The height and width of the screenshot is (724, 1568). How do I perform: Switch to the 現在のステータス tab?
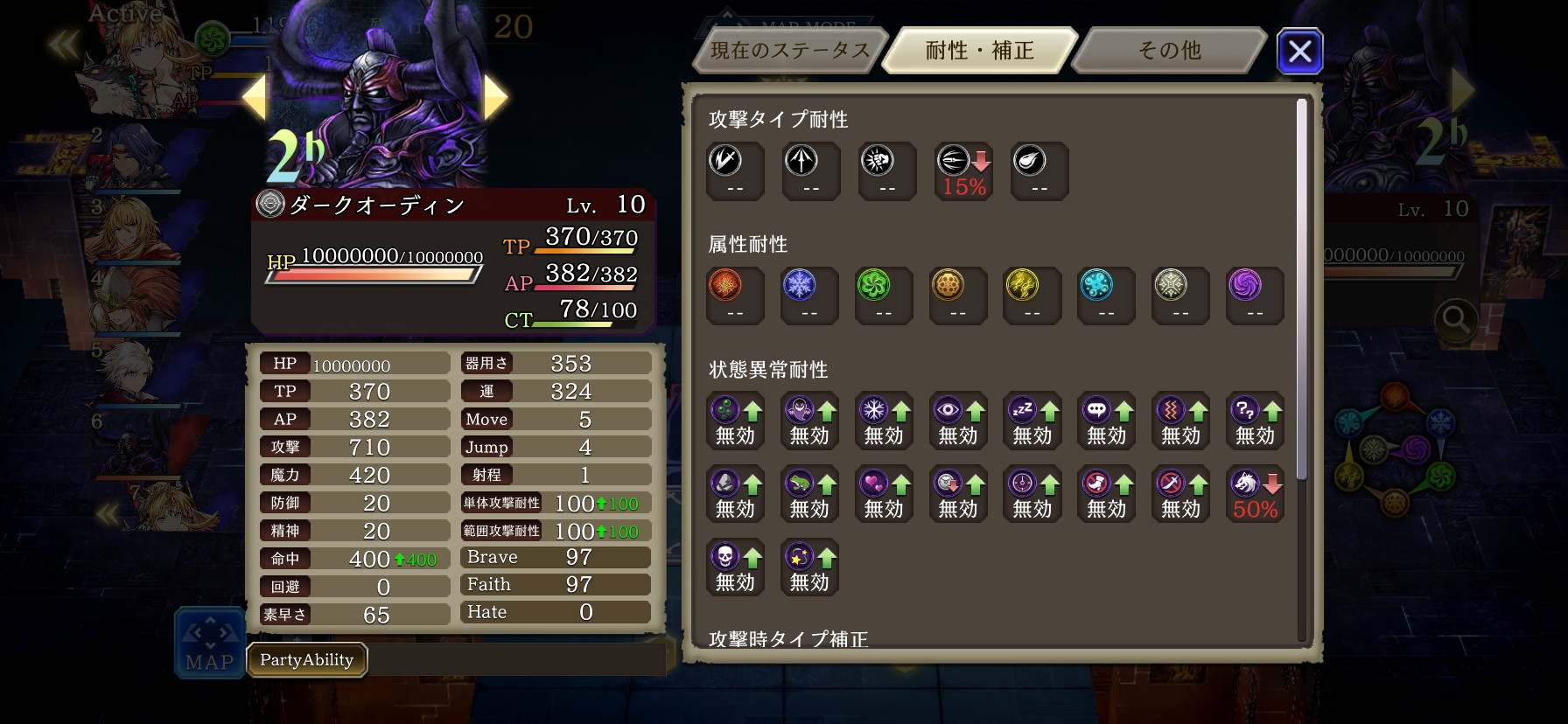789,51
